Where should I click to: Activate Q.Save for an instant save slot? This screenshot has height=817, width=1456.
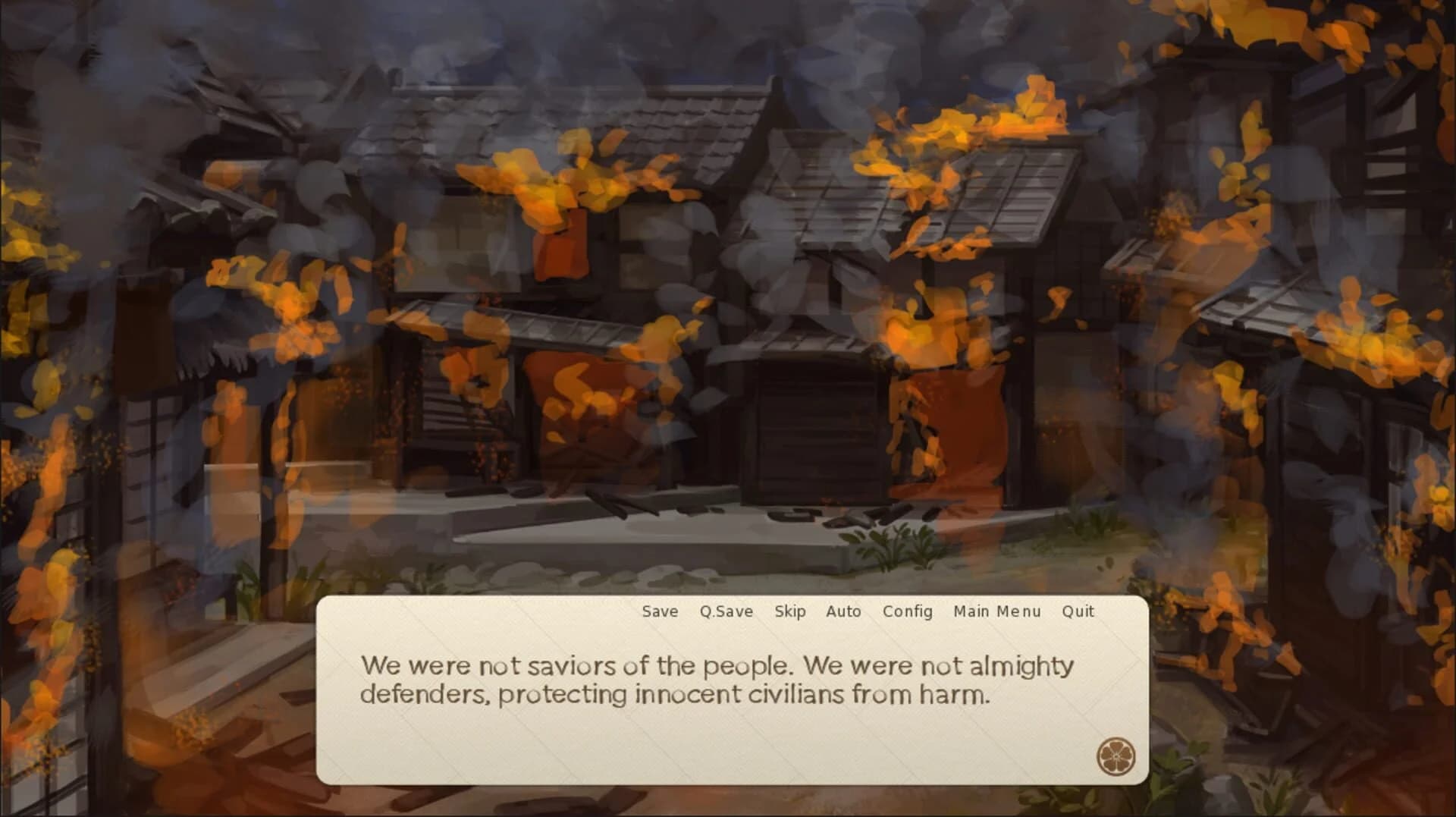726,611
